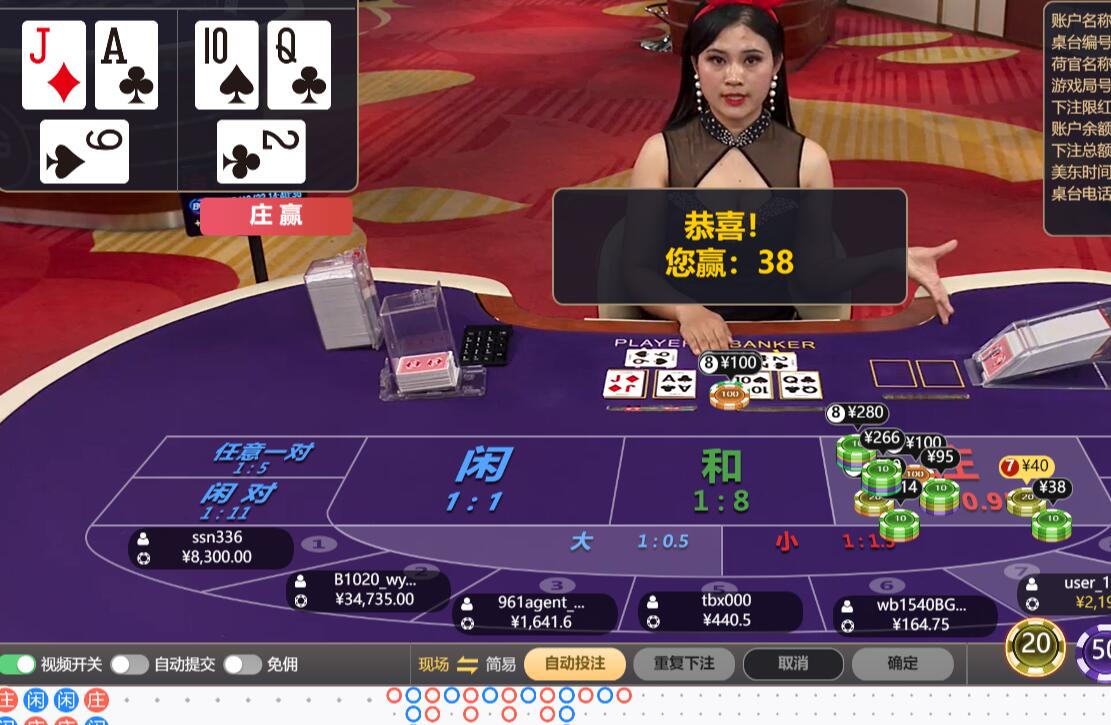Enable the 免佣 commission-free toggle
The height and width of the screenshot is (725, 1111).
coord(242,664)
